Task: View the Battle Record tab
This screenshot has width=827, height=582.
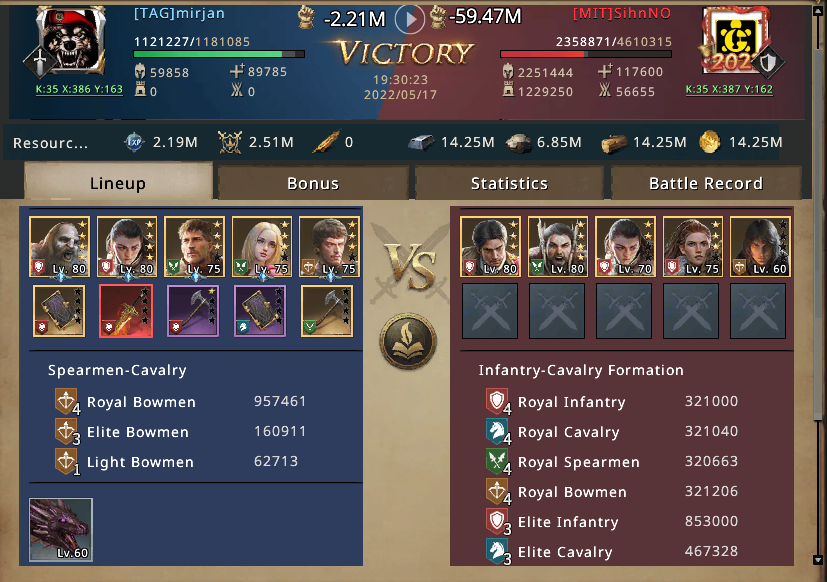Action: 705,183
